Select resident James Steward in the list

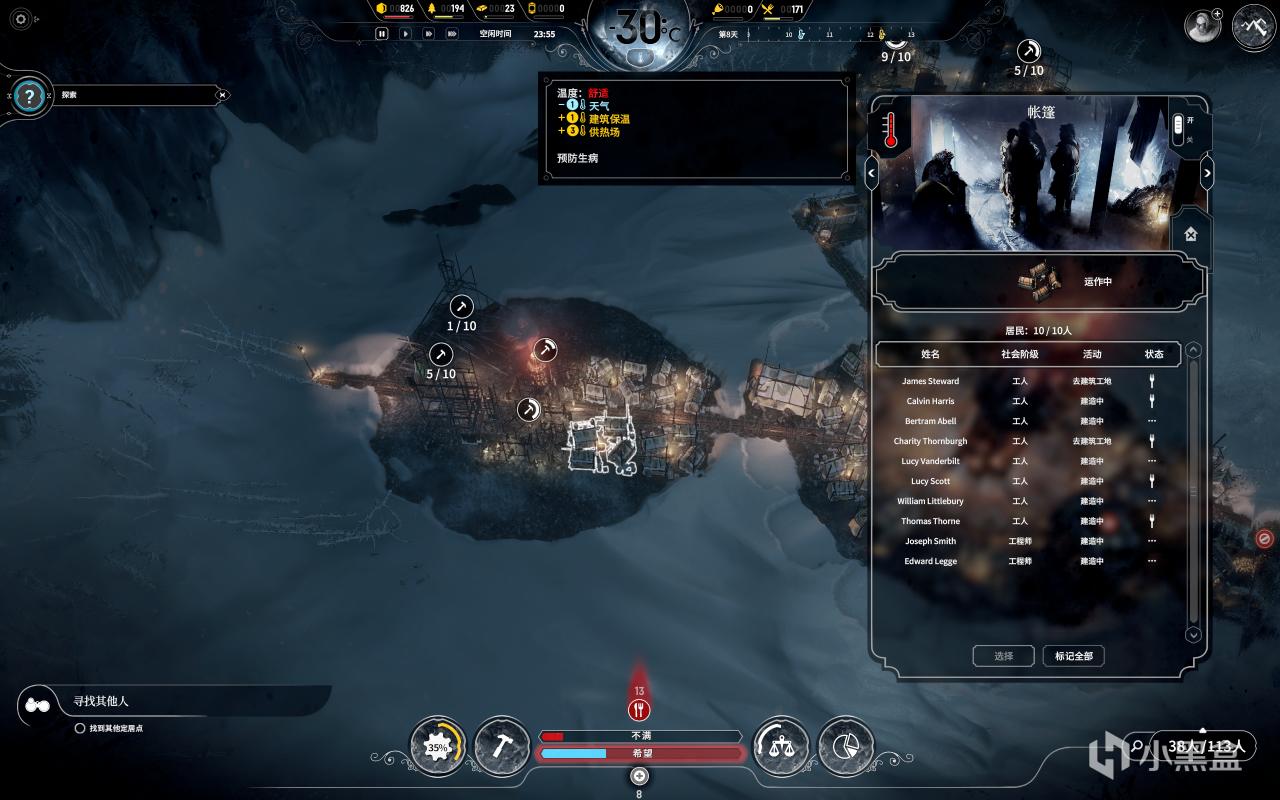(930, 381)
